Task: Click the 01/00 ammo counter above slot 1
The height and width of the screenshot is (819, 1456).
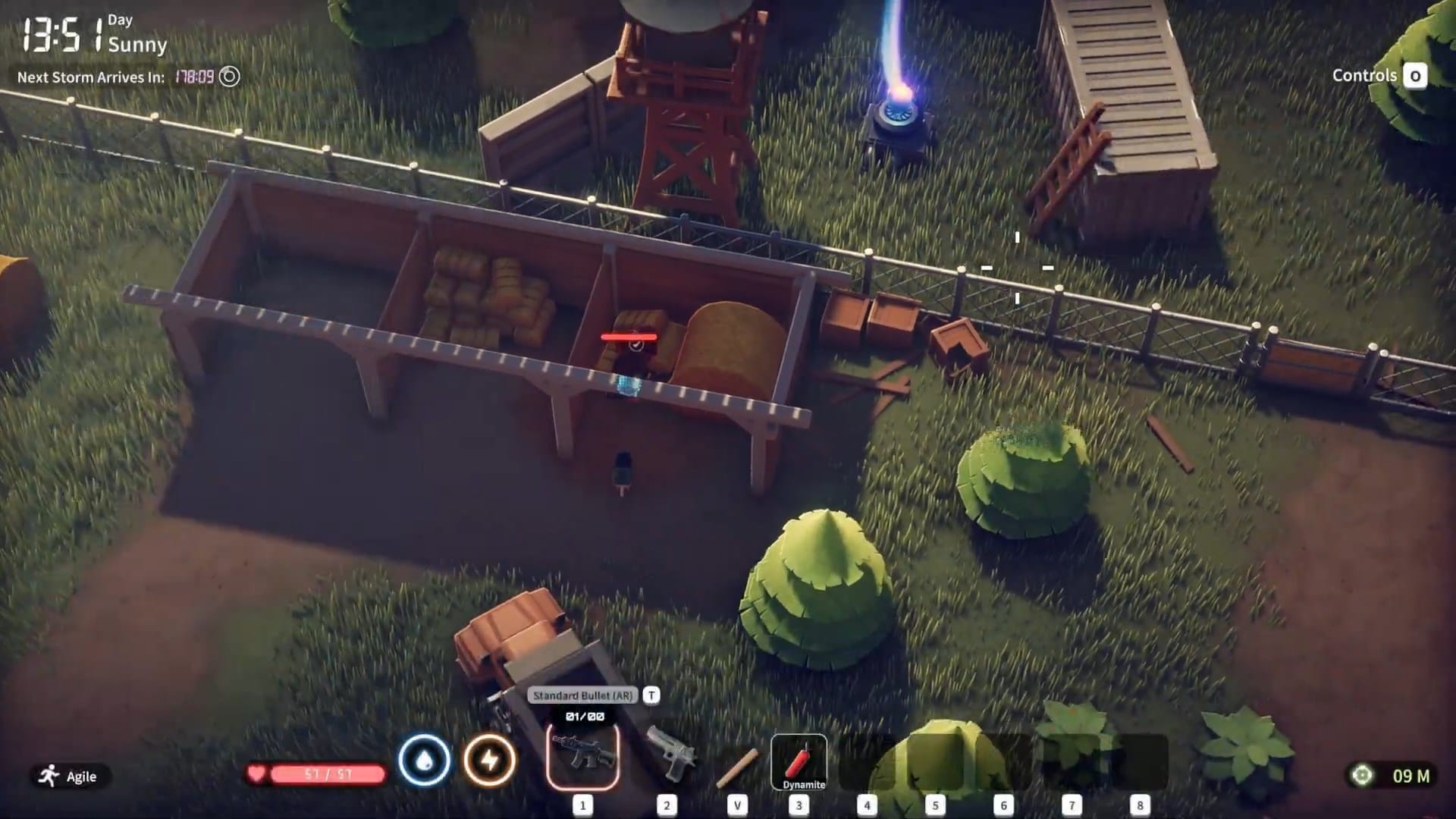Action: coord(584,716)
